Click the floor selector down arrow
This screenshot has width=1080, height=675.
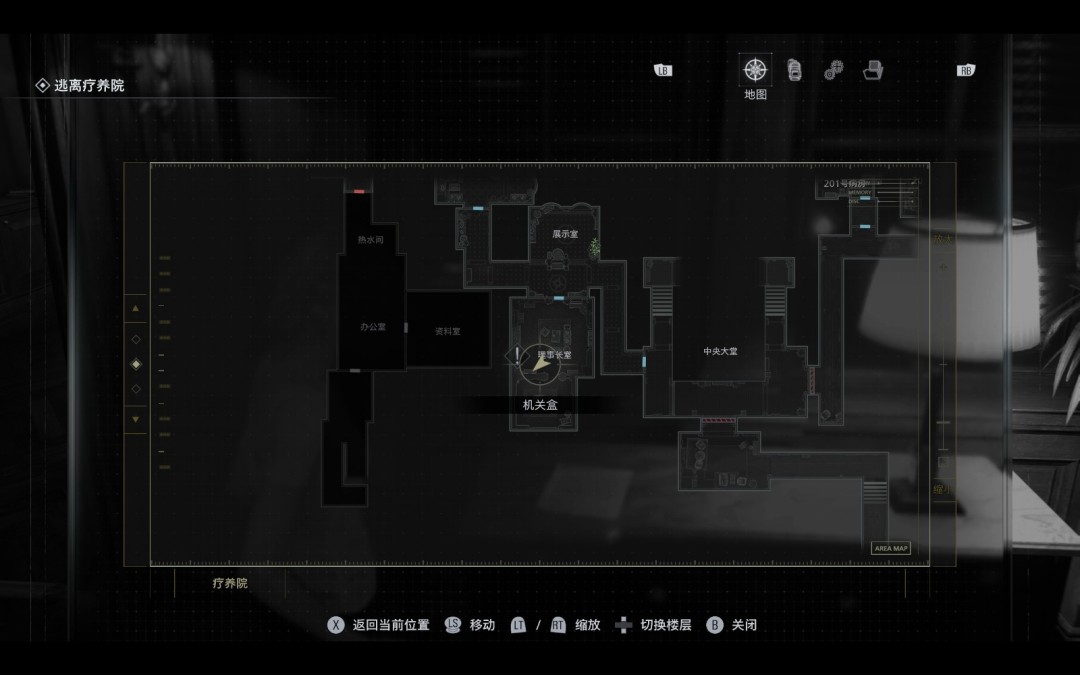[136, 419]
